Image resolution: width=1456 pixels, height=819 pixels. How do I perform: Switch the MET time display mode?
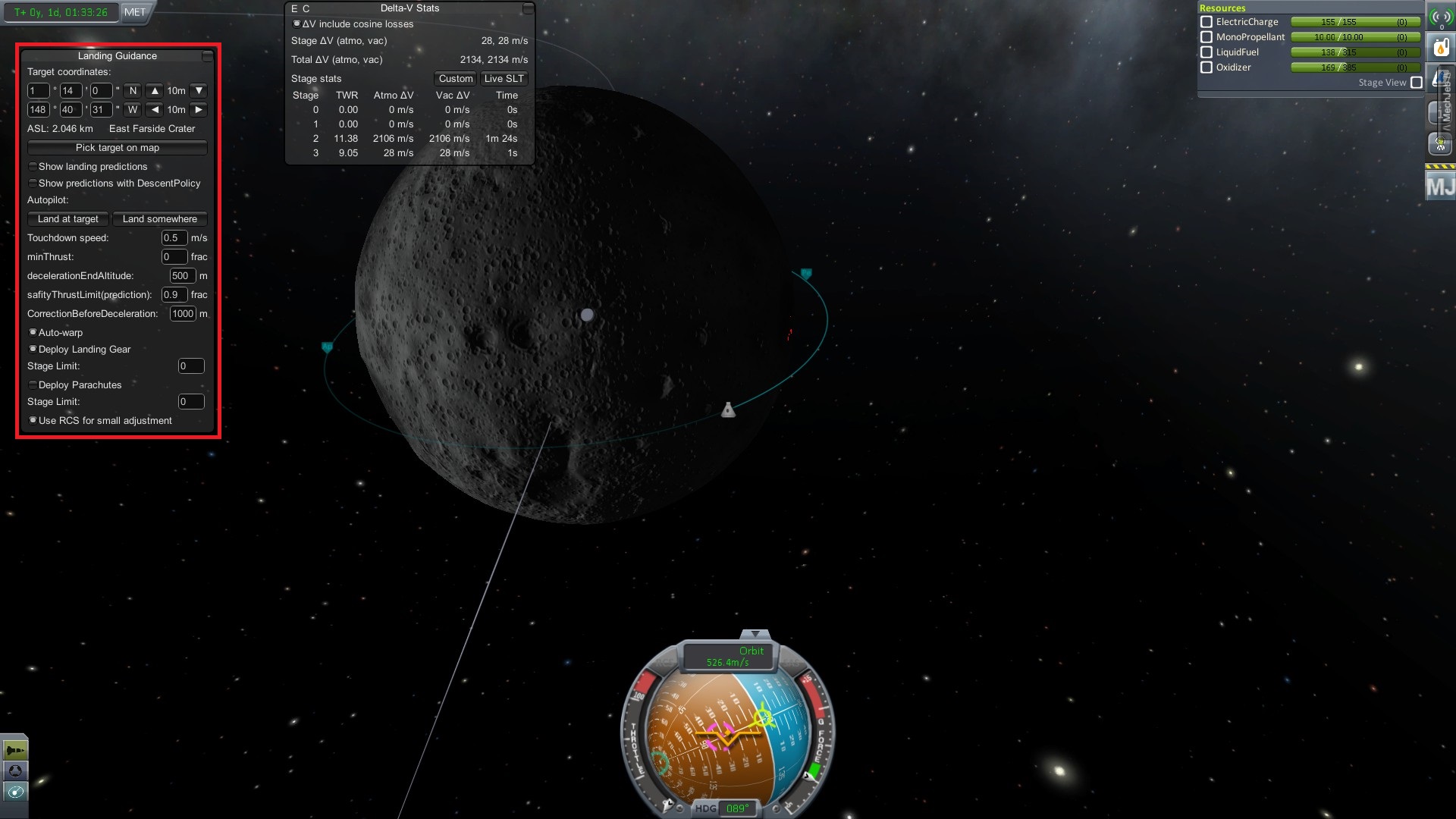pos(135,12)
